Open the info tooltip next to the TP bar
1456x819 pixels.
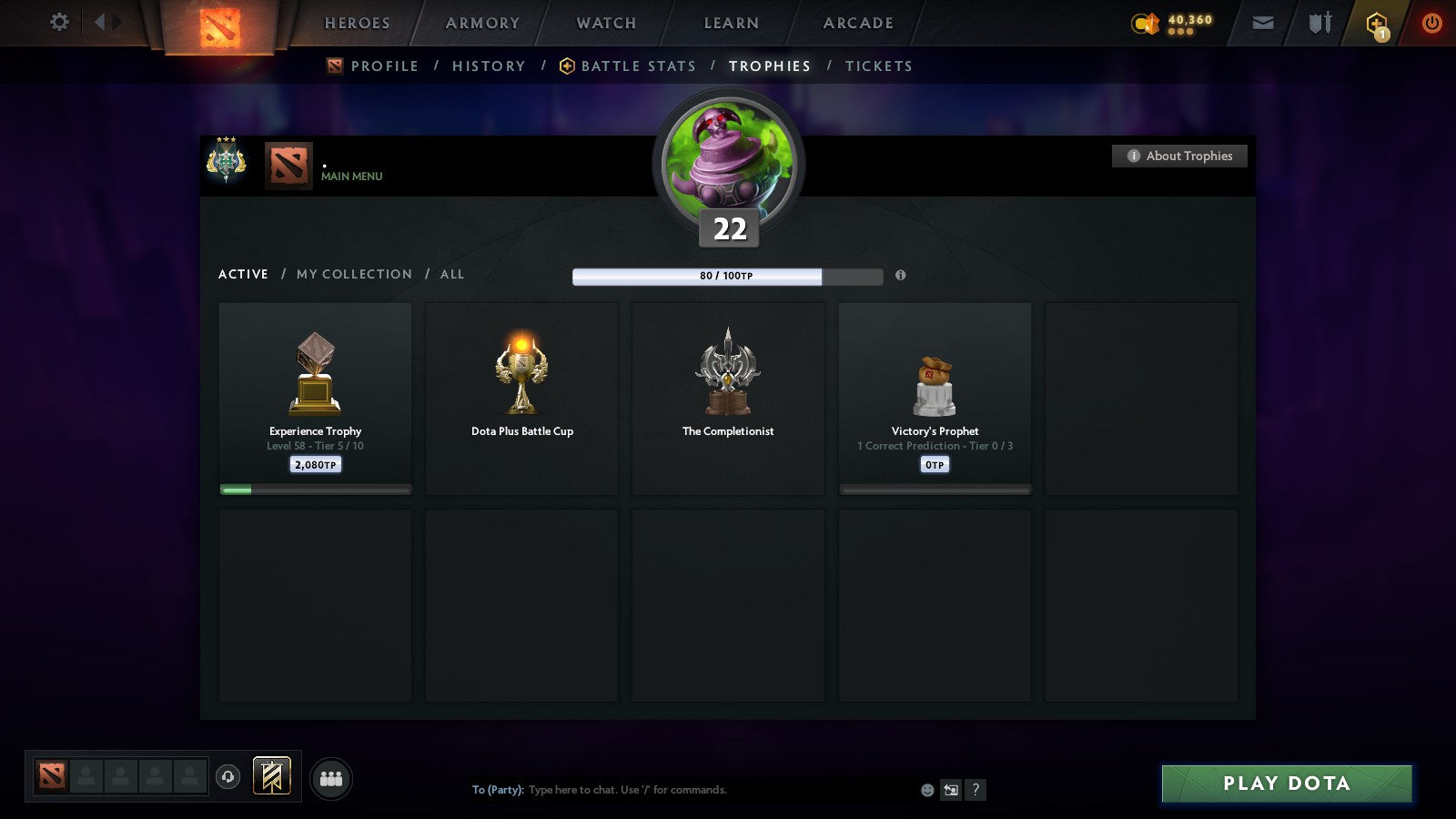901,276
